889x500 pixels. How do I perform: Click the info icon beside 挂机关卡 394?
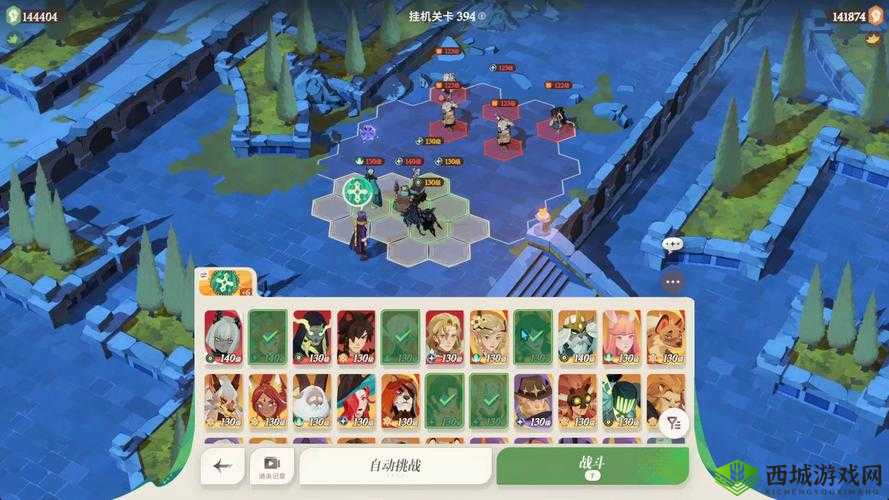point(482,16)
